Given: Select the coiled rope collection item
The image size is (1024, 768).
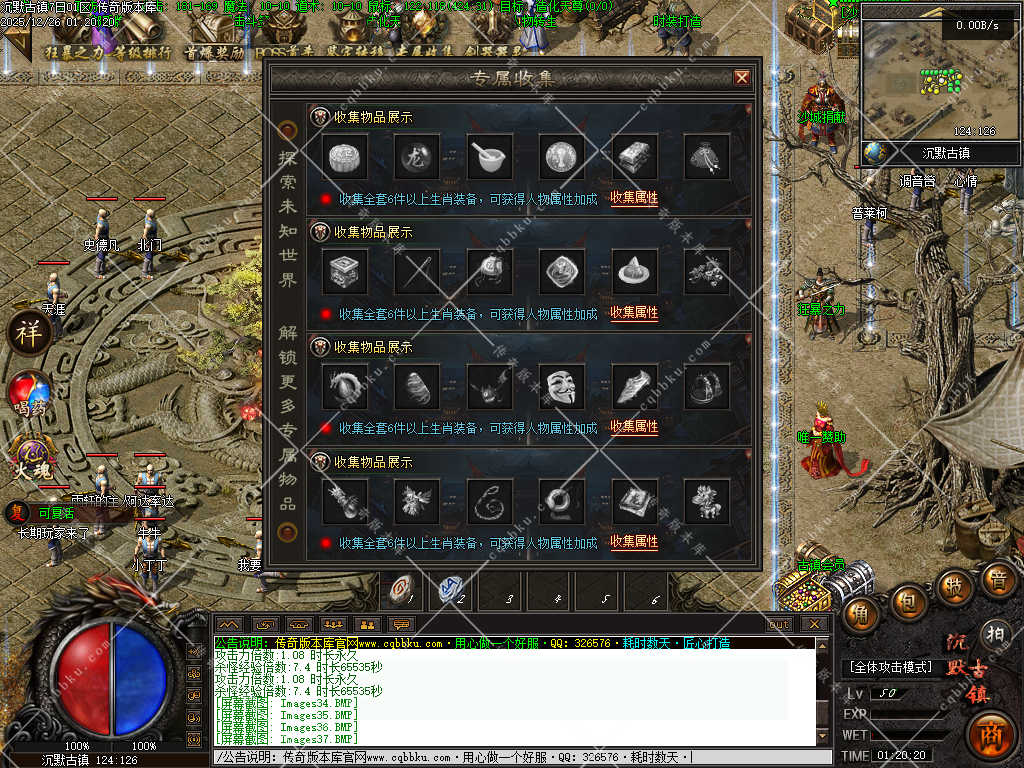Looking at the screenshot, I should click(490, 500).
